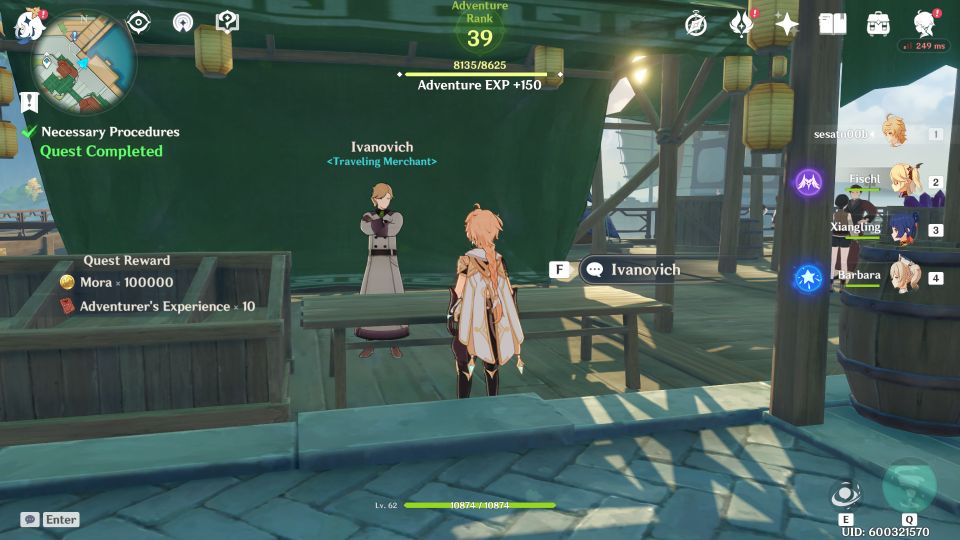Open the Events flame icon

741,24
